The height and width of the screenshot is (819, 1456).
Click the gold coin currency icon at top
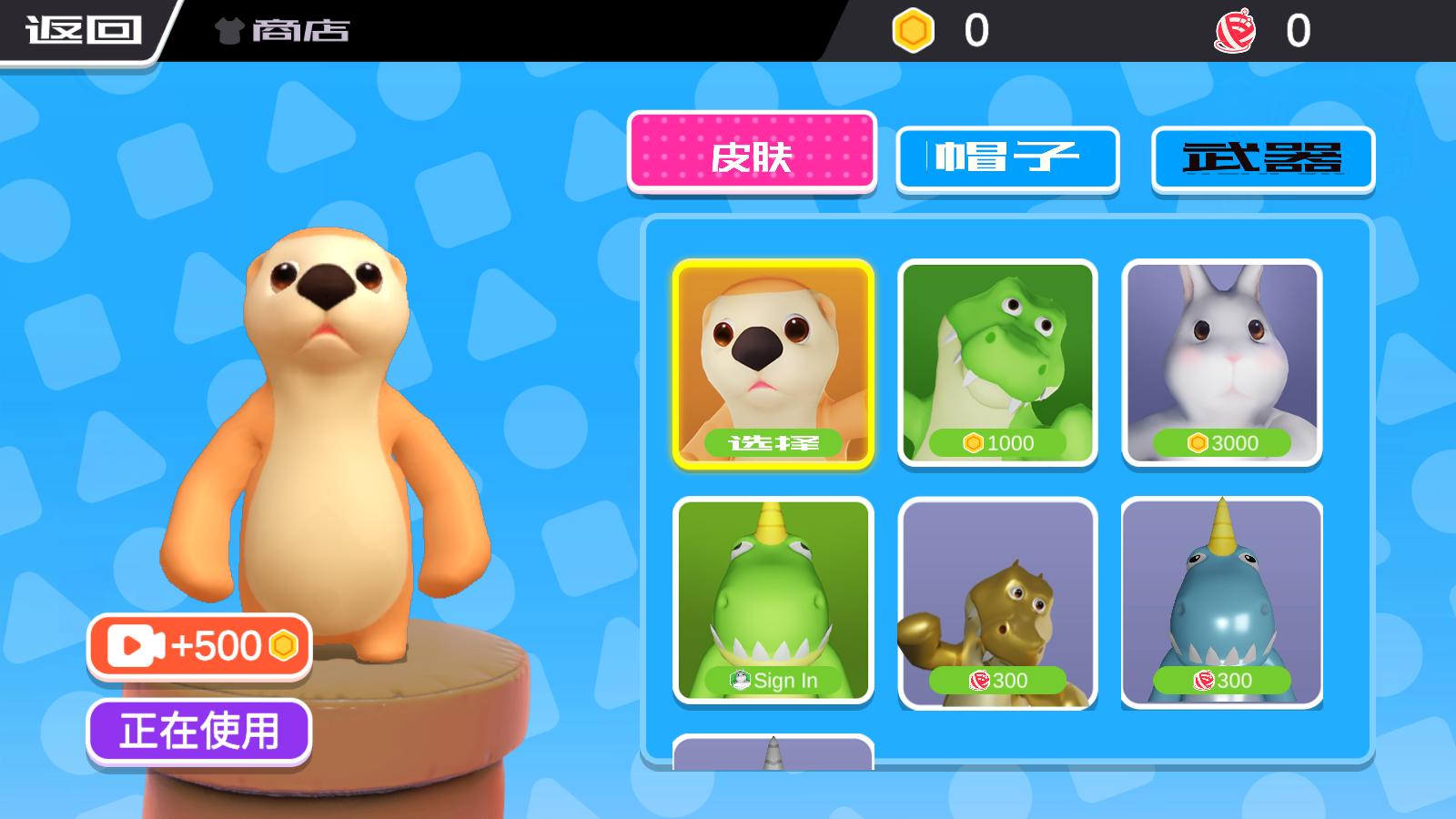[913, 29]
